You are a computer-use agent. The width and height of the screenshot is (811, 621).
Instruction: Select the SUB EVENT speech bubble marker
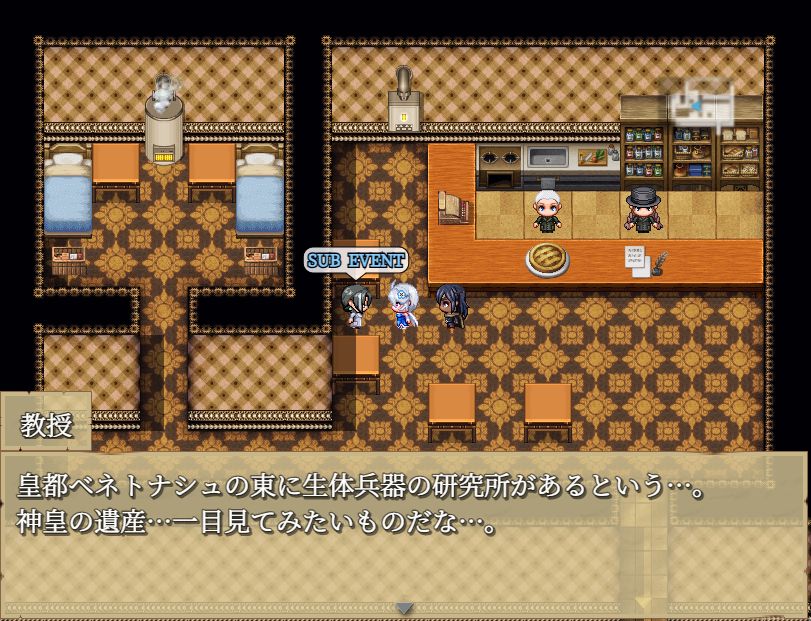pos(356,261)
